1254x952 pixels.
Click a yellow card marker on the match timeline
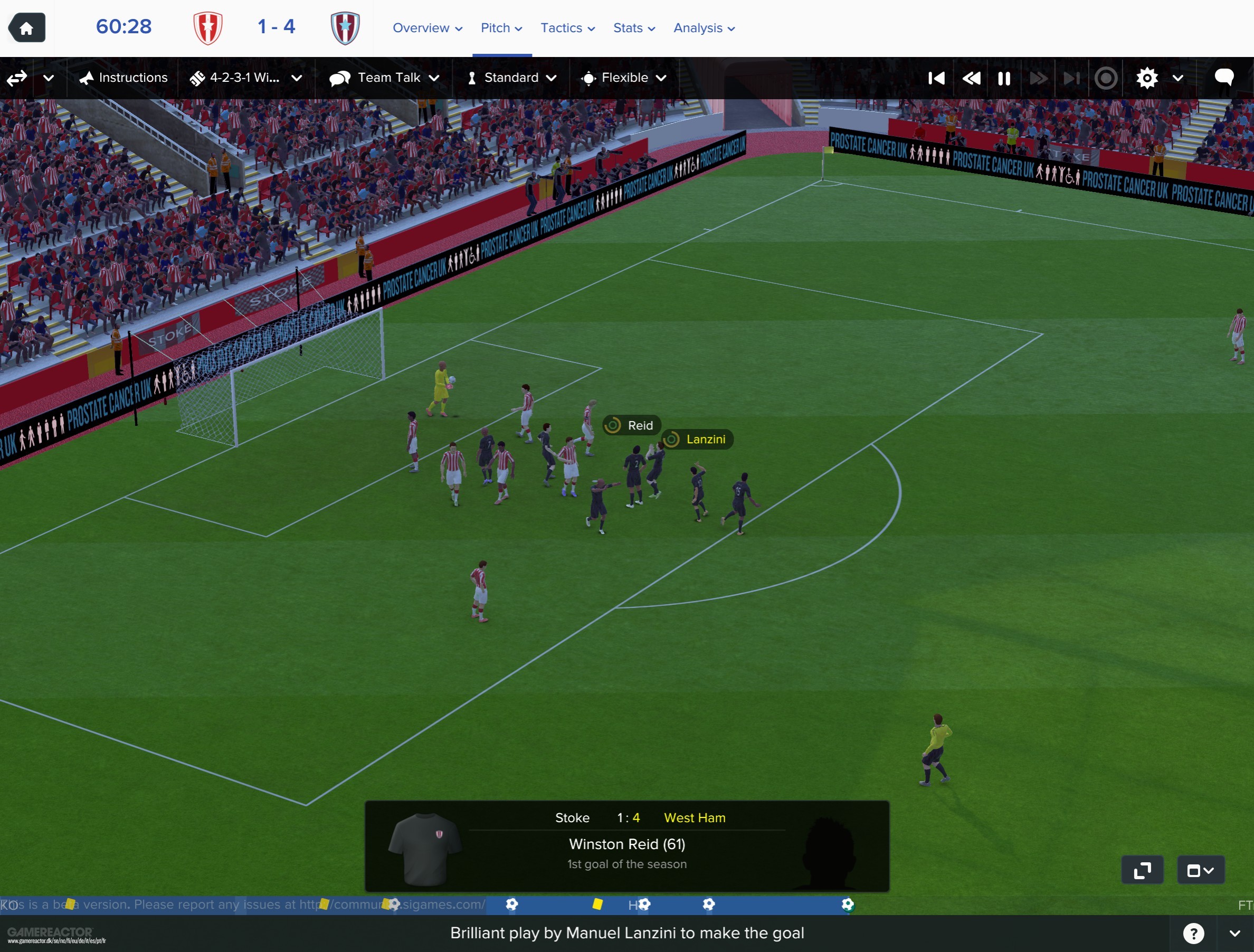pyautogui.click(x=599, y=905)
